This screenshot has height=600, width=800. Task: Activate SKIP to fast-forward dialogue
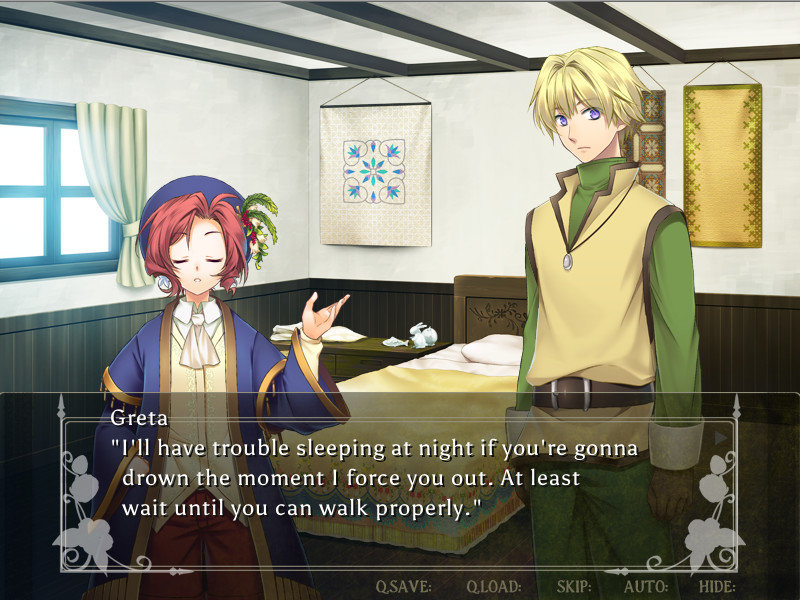tap(574, 586)
